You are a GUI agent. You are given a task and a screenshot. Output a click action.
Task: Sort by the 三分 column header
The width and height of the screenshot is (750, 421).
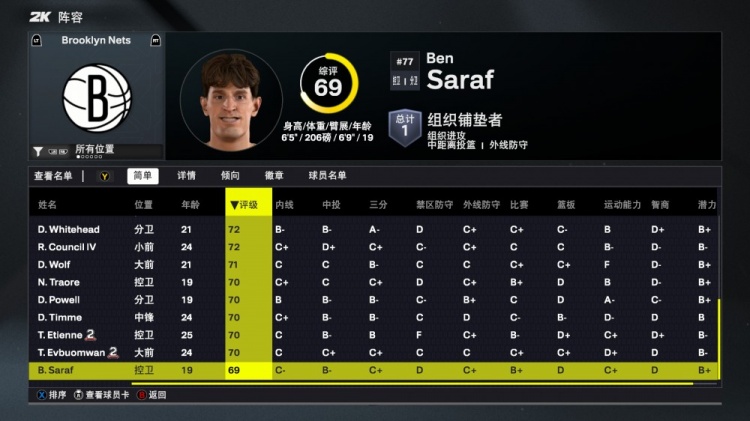click(379, 205)
